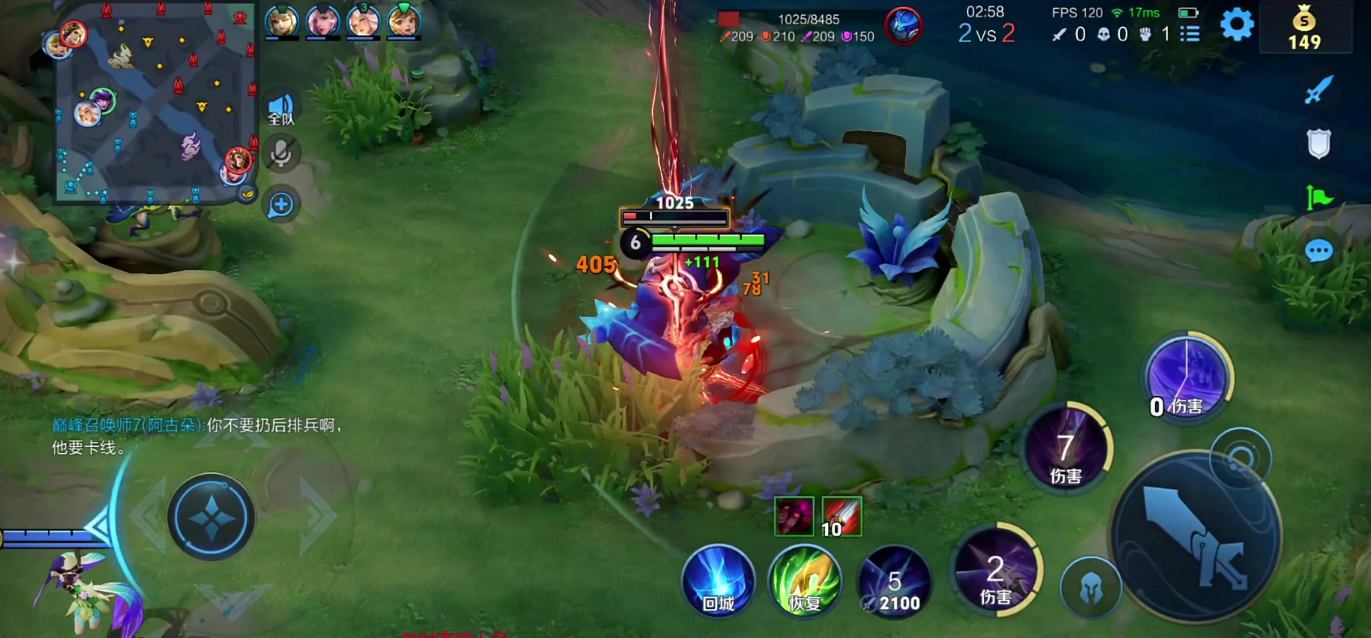
Task: Open the settings gear menu
Action: (1236, 24)
